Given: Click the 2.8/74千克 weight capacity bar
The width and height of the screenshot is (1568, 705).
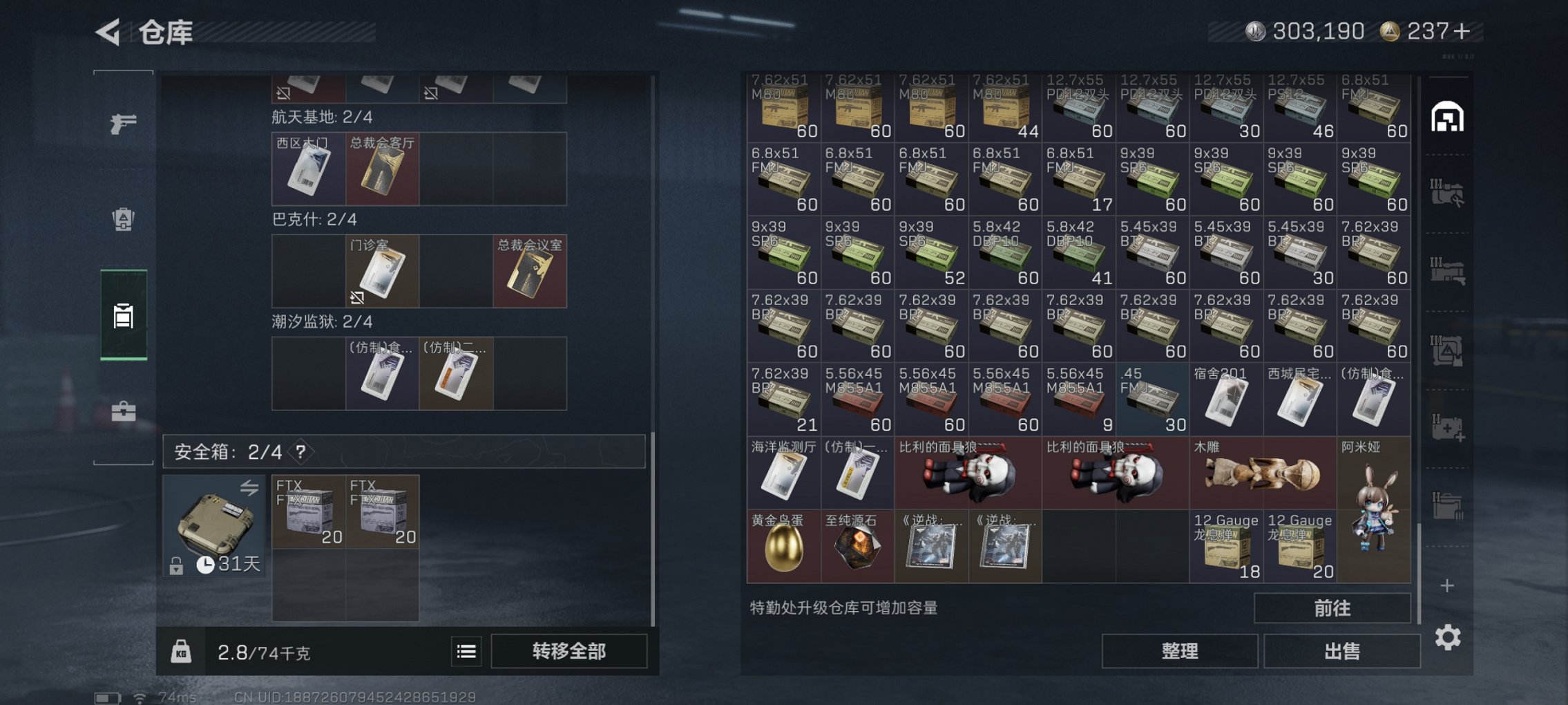Looking at the screenshot, I should (262, 651).
